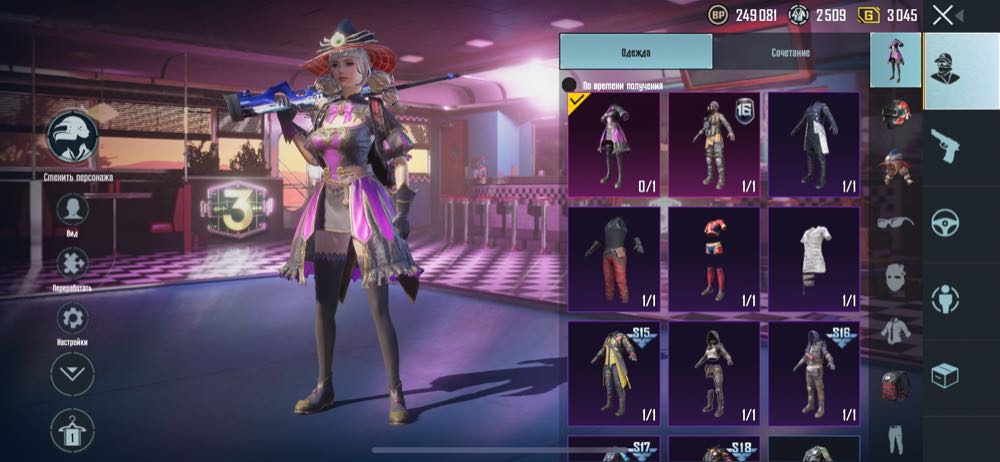
Task: Open Настройки gear button
Action: pyautogui.click(x=72, y=319)
